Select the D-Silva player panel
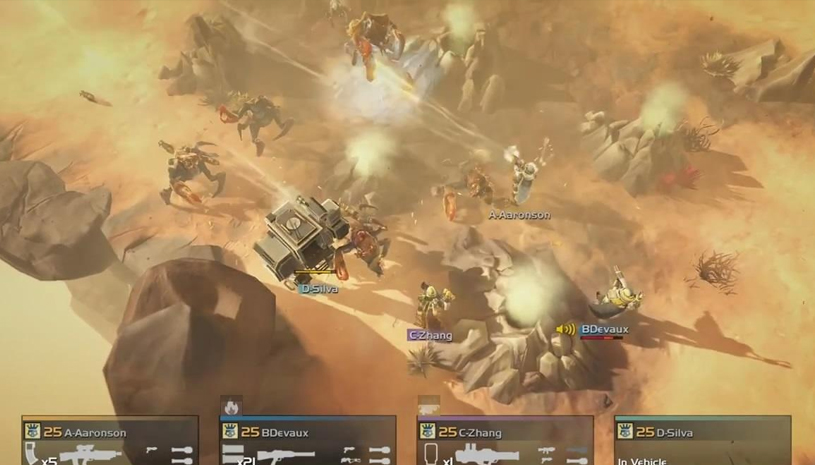This screenshot has height=465, width=815. pyautogui.click(x=702, y=441)
